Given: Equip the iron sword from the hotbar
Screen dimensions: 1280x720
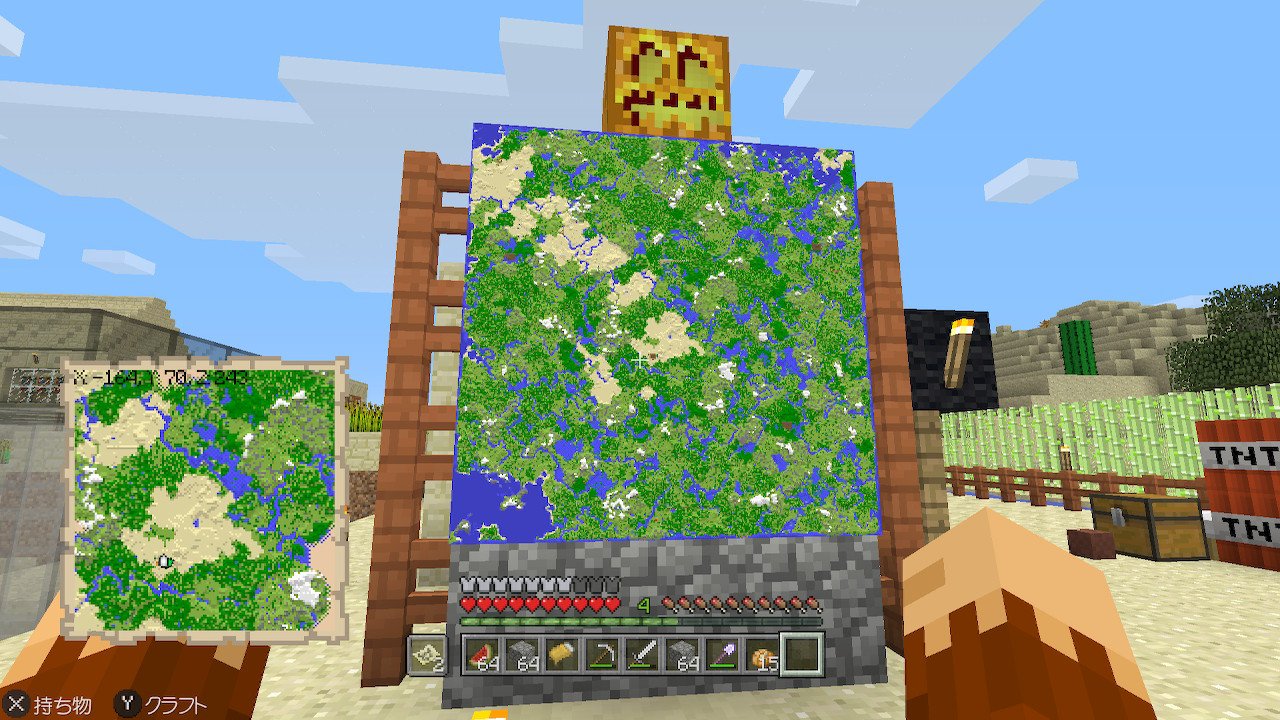Looking at the screenshot, I should pyautogui.click(x=643, y=654).
